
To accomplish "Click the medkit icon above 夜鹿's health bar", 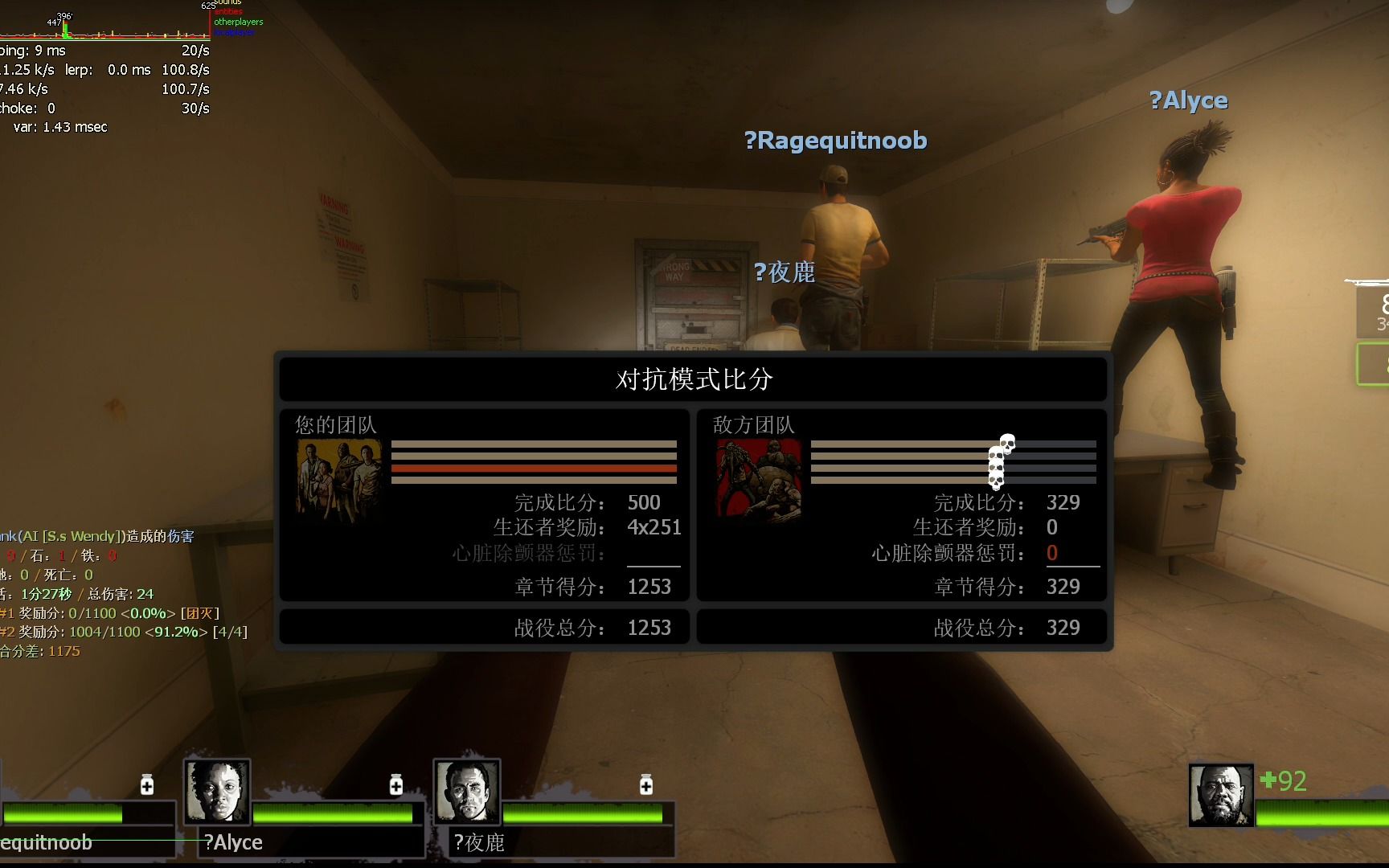I will coord(646,784).
